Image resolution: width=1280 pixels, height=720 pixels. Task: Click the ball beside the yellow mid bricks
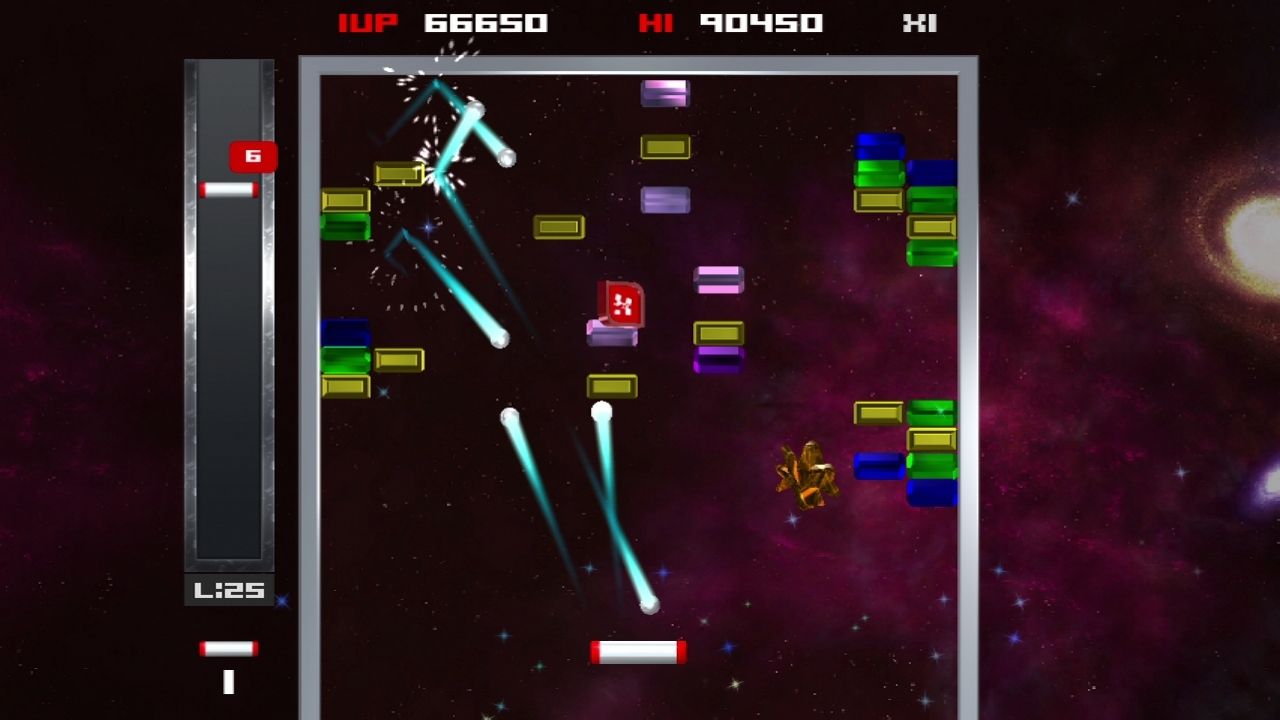[x=600, y=408]
